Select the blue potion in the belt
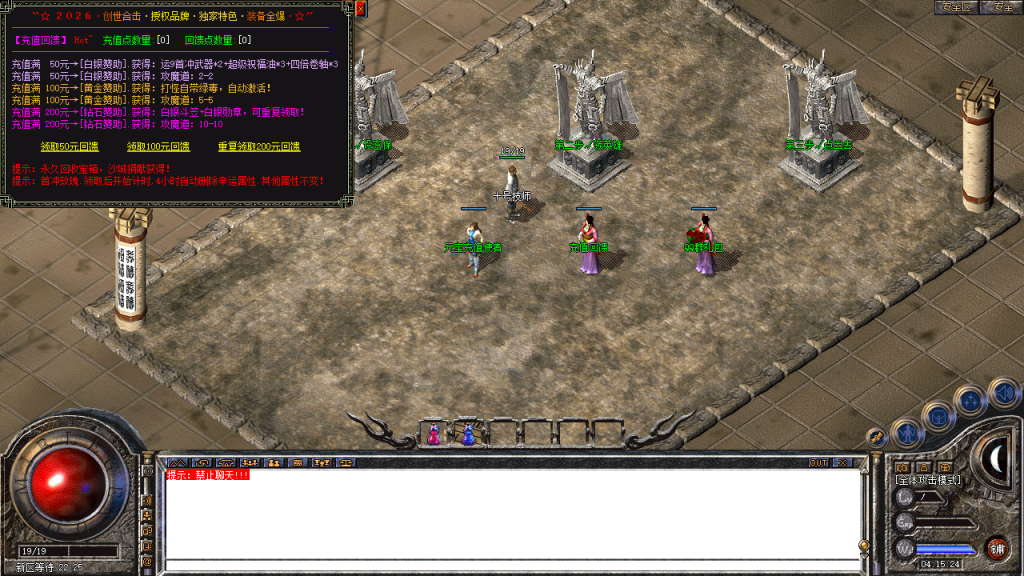 coord(468,434)
